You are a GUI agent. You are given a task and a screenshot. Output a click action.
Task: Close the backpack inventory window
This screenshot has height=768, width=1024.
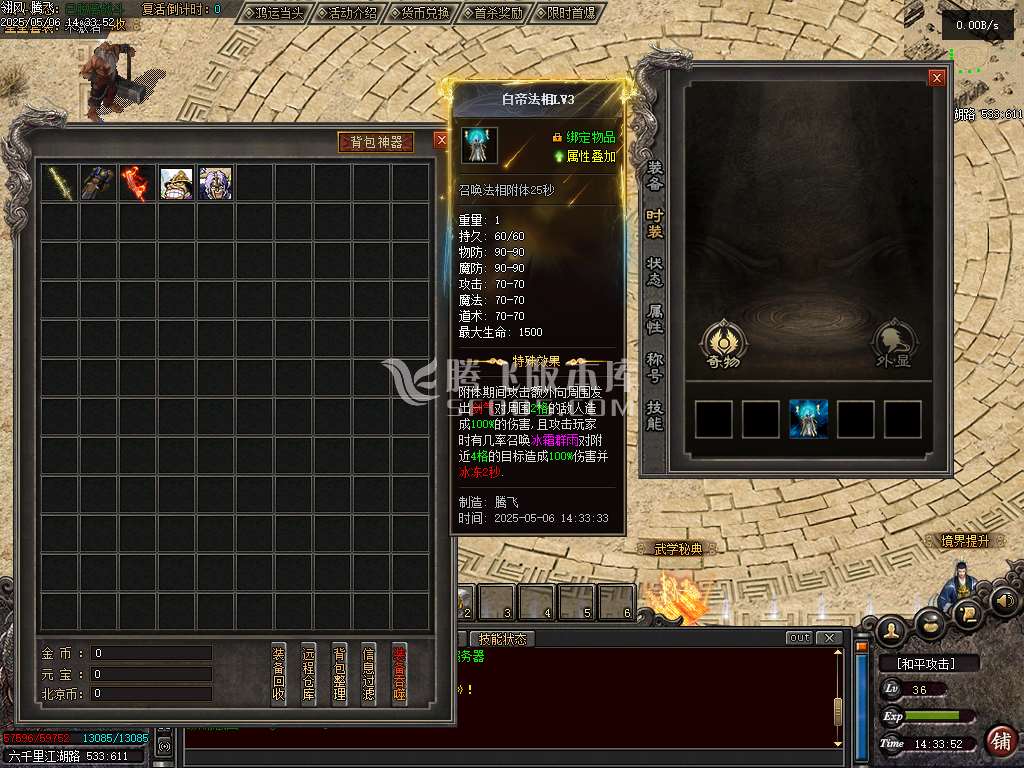(441, 141)
